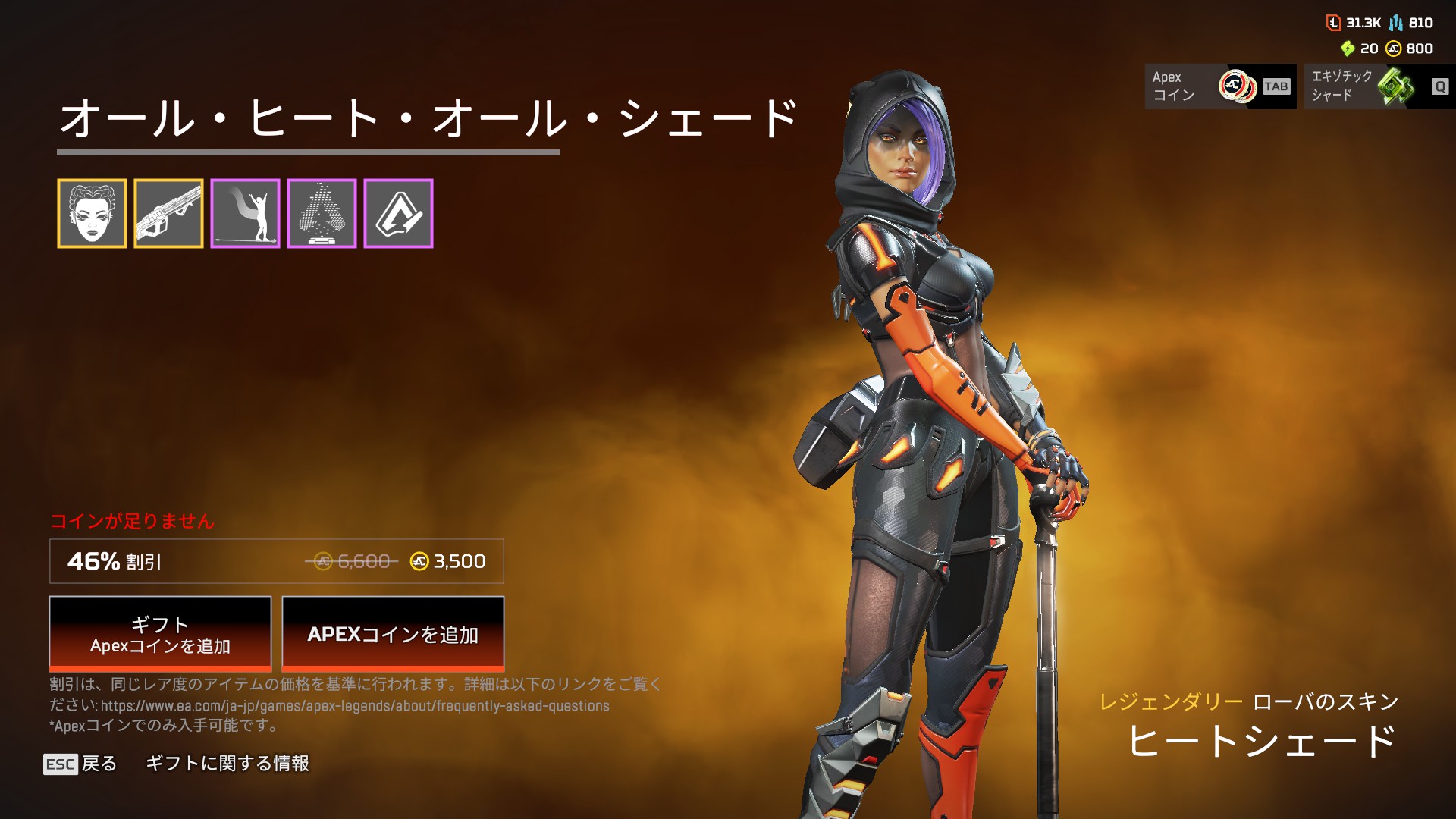Choose the dancing emote thumbnail
The image size is (1456, 819).
[x=245, y=214]
